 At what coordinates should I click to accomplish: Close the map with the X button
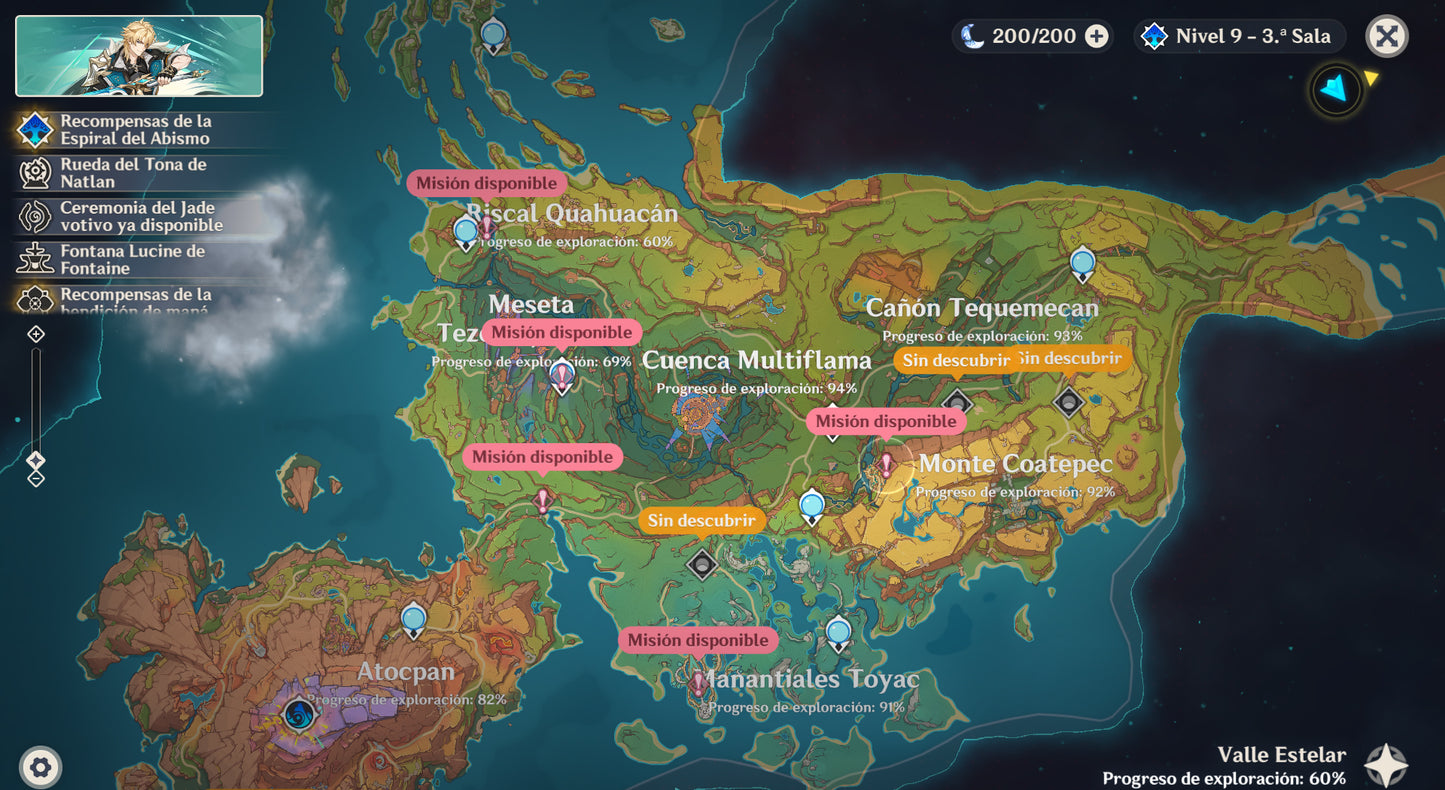1386,37
